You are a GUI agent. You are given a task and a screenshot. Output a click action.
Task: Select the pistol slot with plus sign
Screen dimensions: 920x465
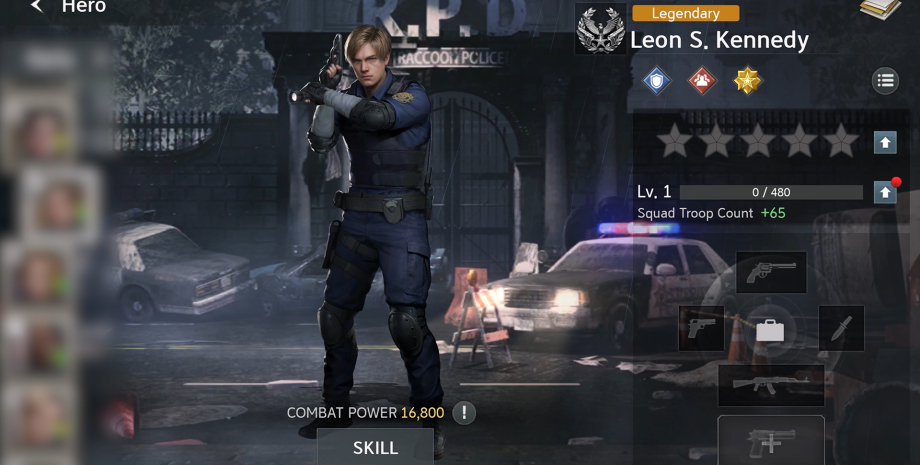coord(771,441)
